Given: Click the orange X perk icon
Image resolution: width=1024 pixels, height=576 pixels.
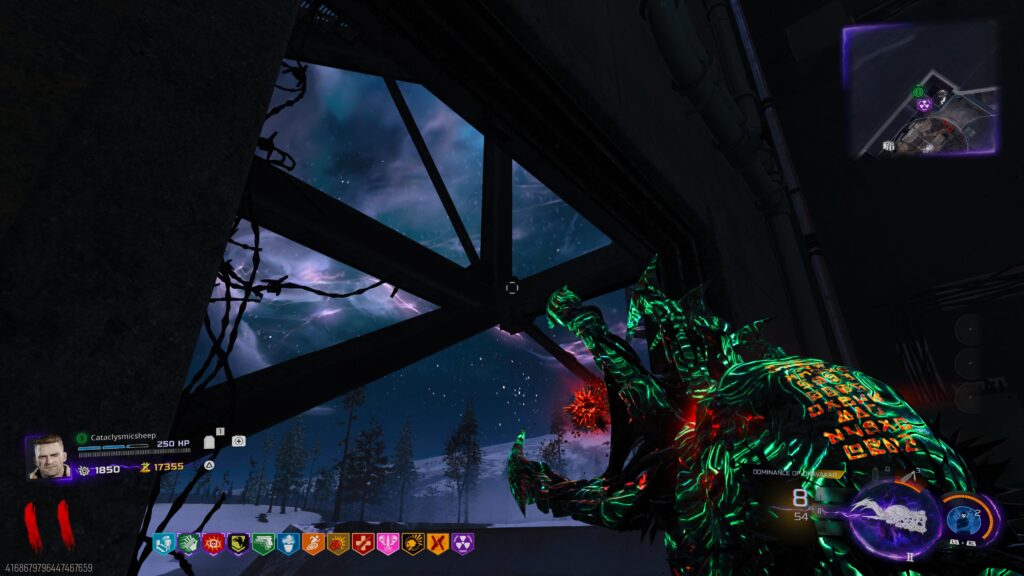Looking at the screenshot, I should click(437, 543).
